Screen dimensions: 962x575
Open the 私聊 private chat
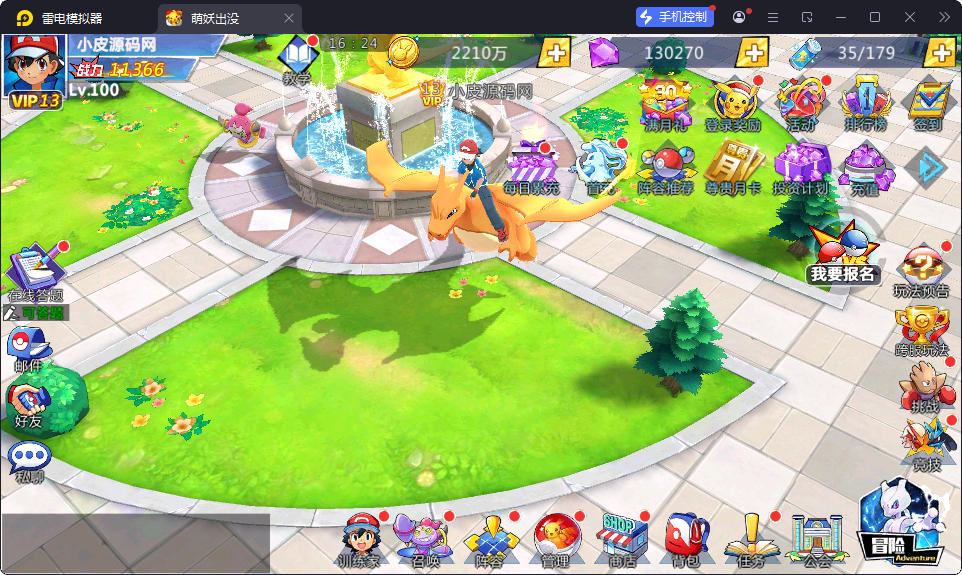(x=28, y=460)
